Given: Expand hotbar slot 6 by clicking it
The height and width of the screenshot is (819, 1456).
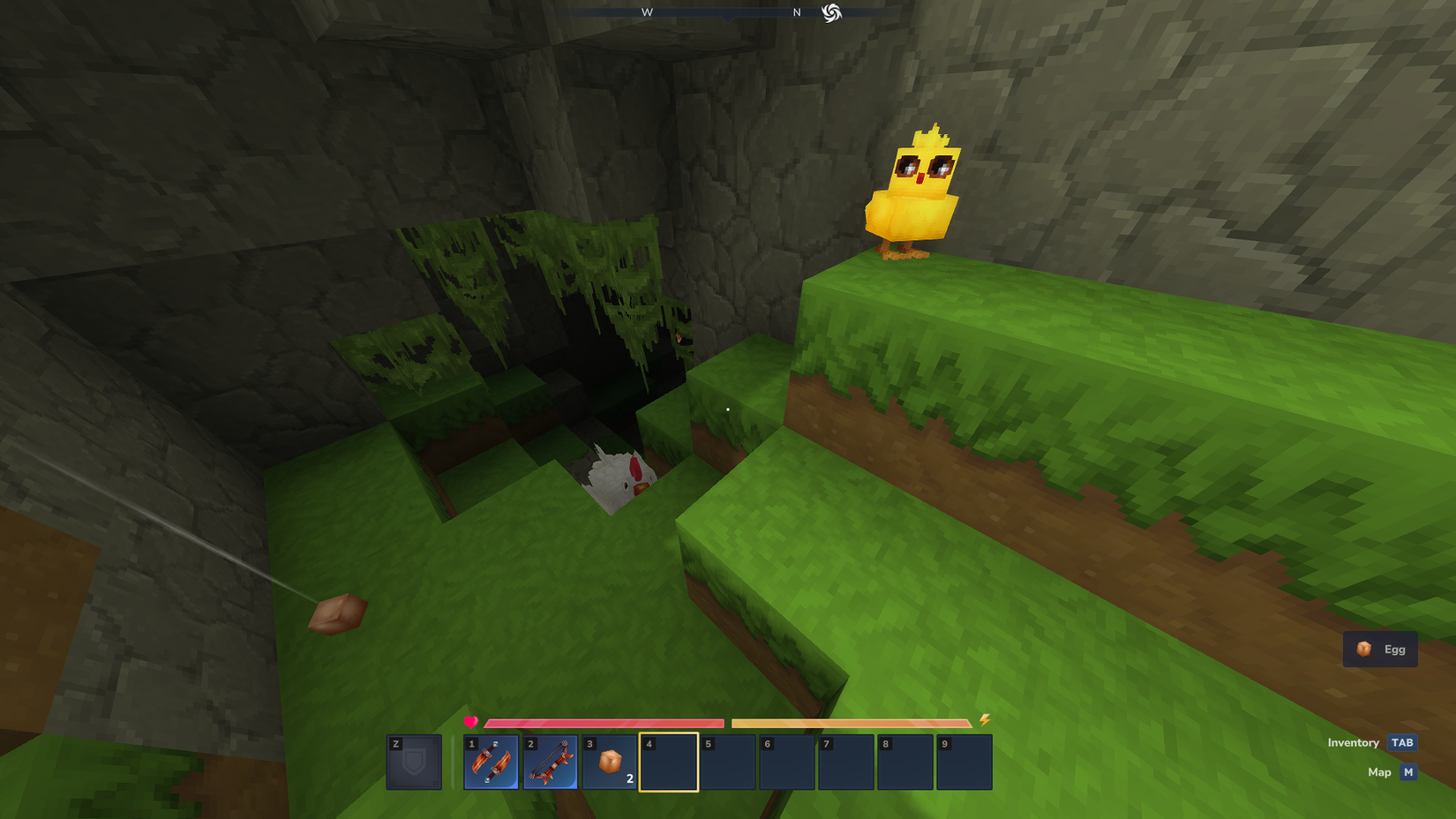Looking at the screenshot, I should 788,762.
